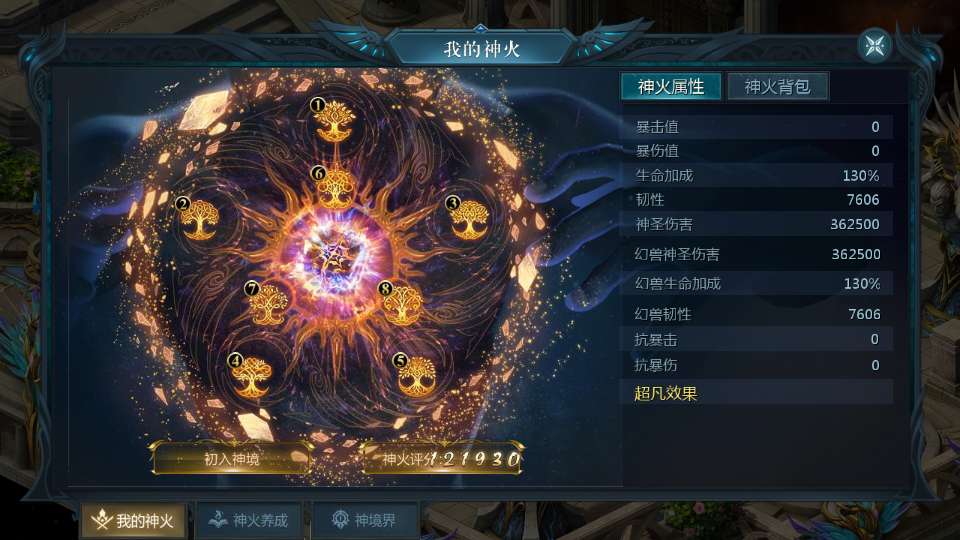Choose golden tree slot number 7

point(269,304)
